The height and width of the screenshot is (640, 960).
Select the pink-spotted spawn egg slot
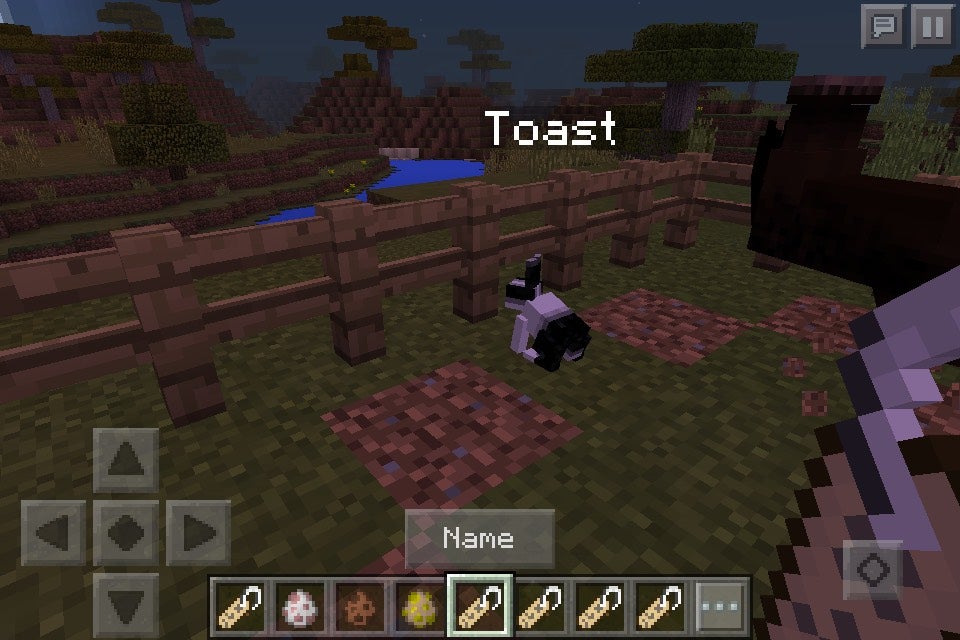(x=300, y=606)
